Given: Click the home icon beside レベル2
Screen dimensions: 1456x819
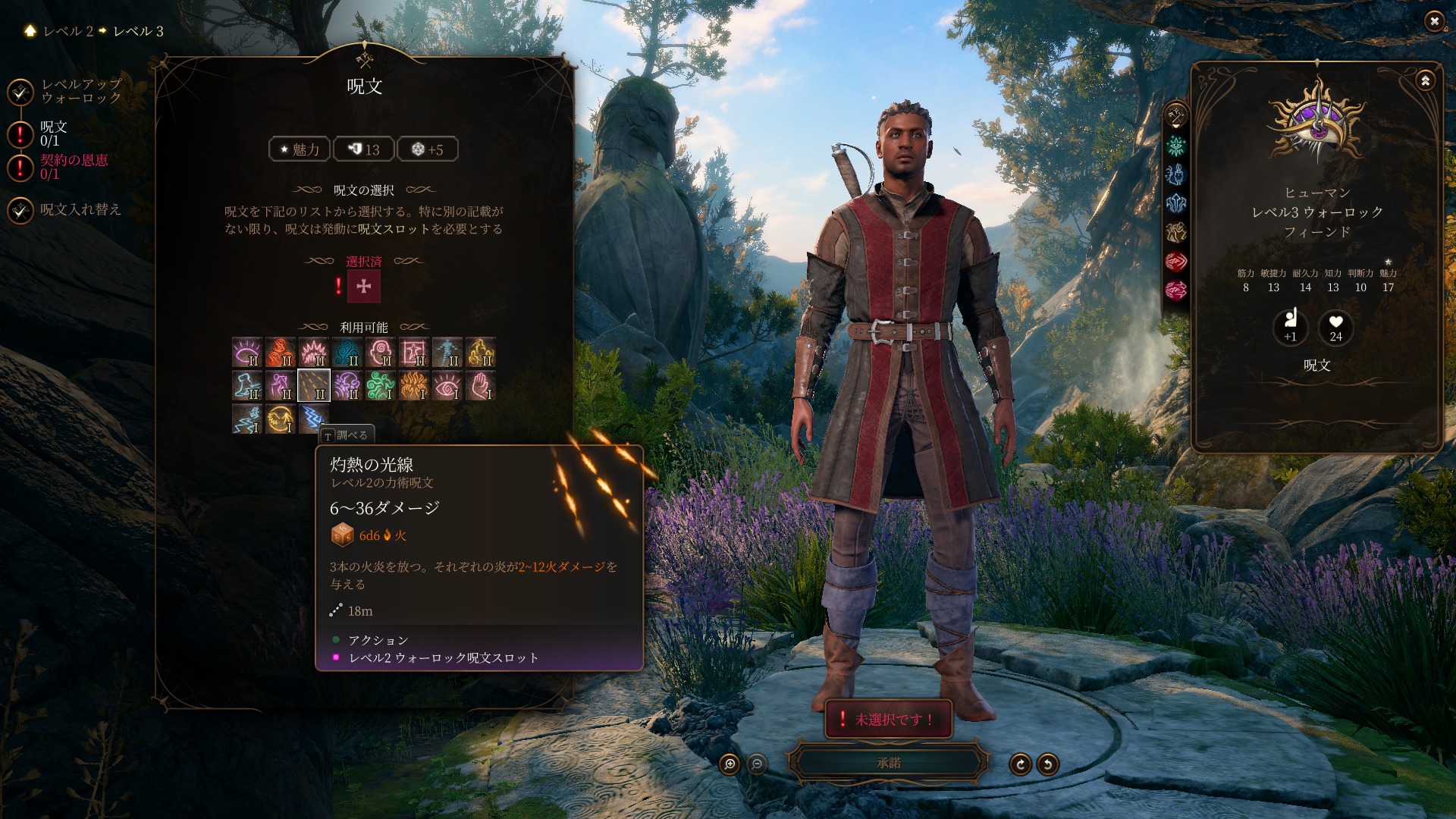Looking at the screenshot, I should click(30, 30).
